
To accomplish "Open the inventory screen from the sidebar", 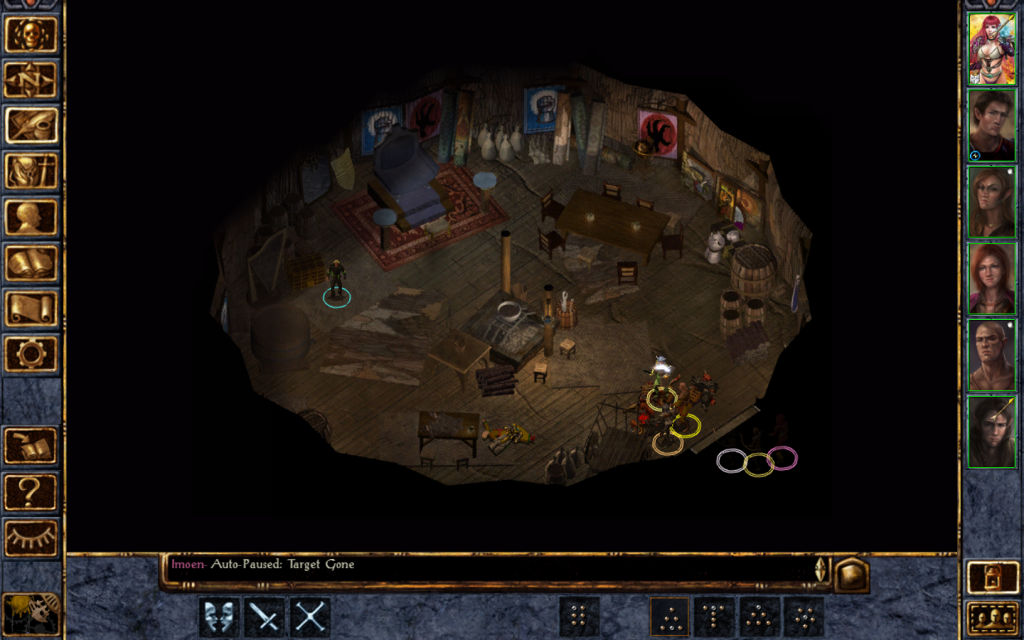I will point(31,172).
